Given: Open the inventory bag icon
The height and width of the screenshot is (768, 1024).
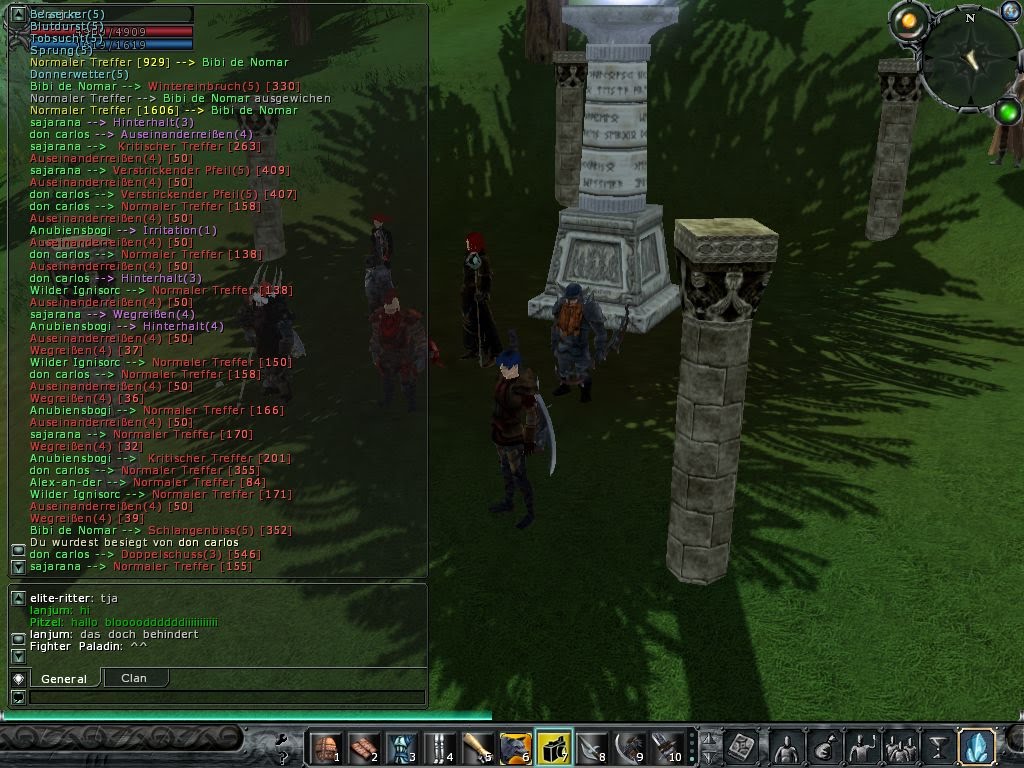Looking at the screenshot, I should tap(825, 747).
